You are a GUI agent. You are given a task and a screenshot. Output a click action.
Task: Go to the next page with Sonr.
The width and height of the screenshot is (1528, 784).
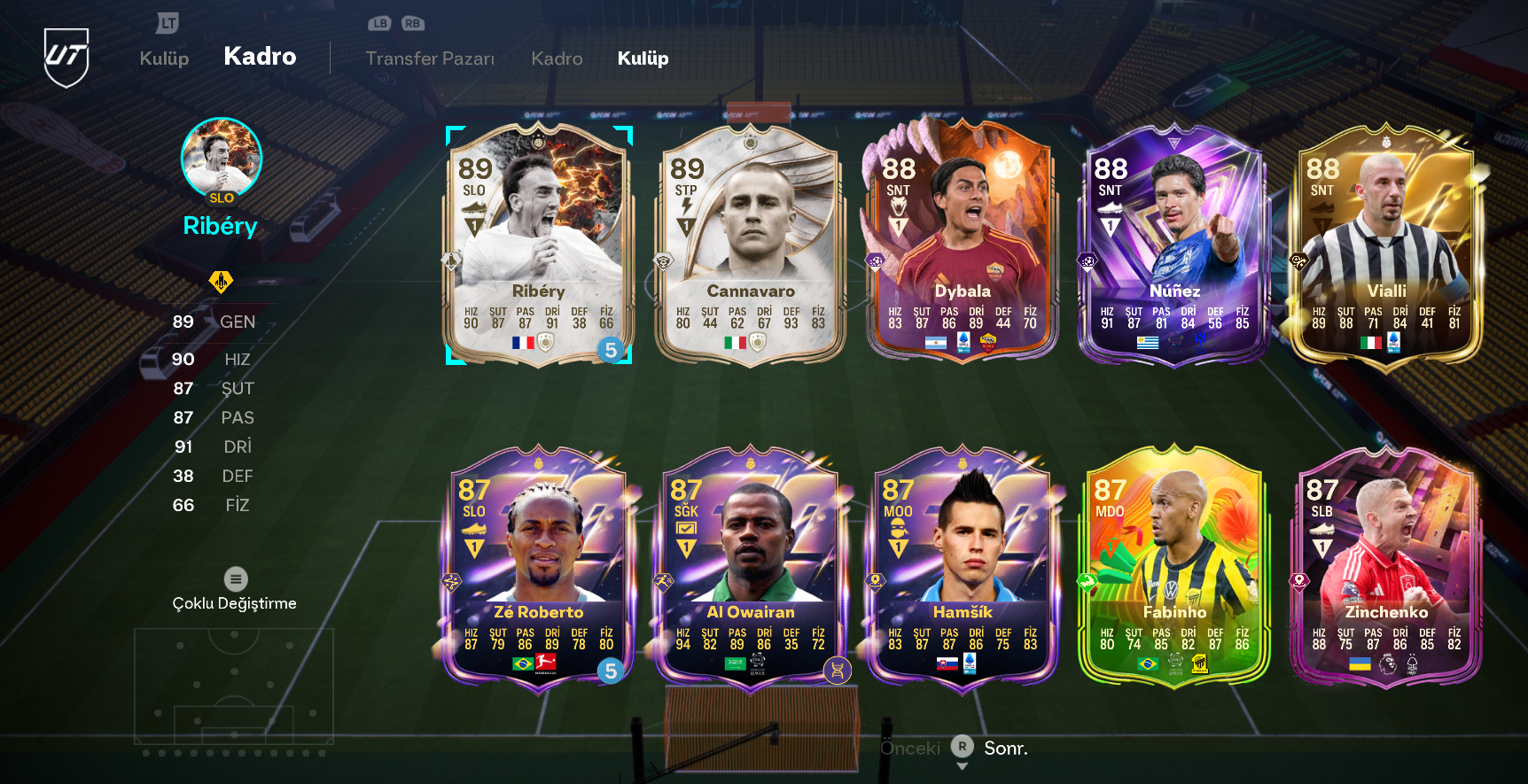pyautogui.click(x=1005, y=749)
